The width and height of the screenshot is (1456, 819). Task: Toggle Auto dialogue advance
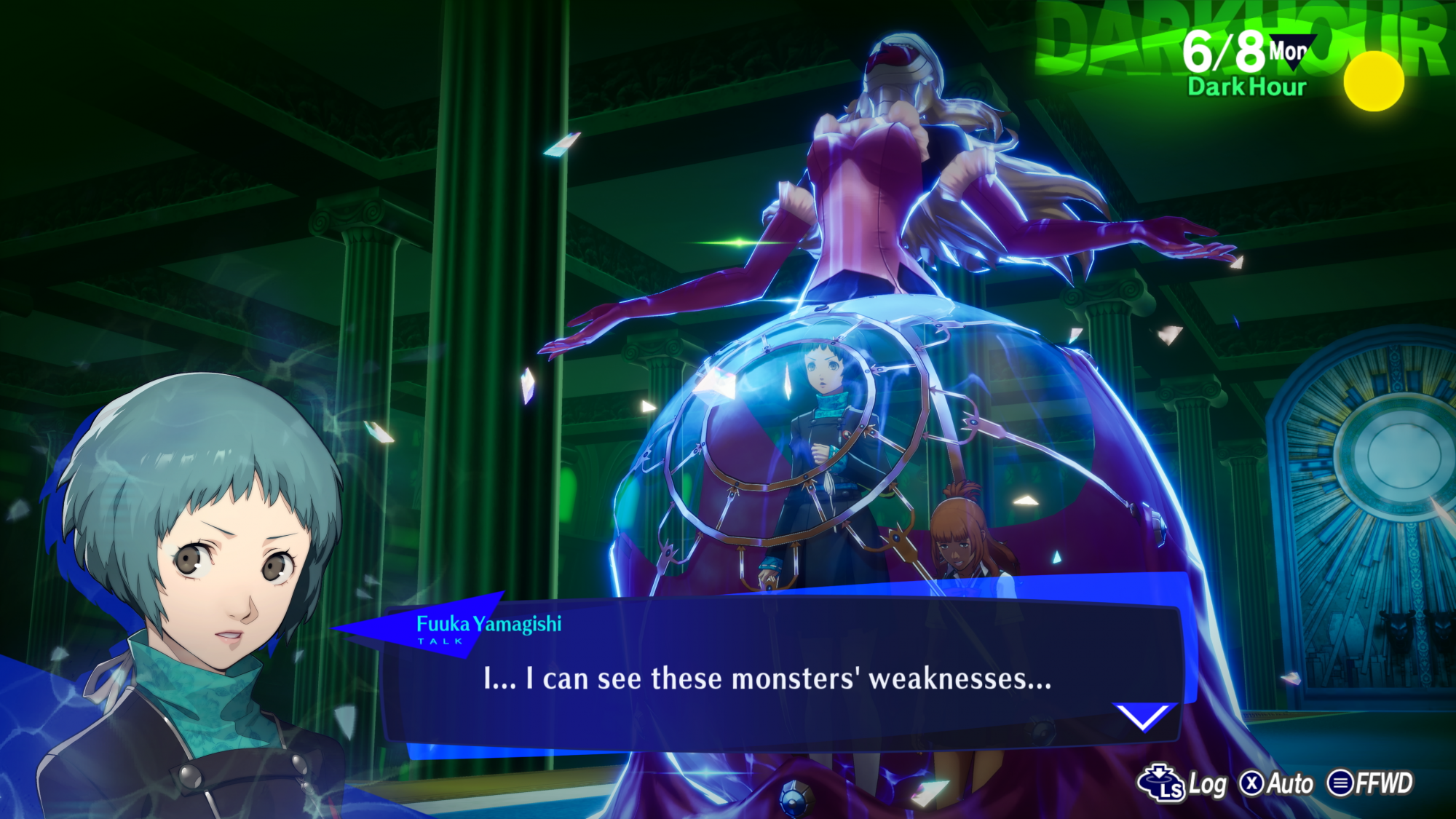[1278, 783]
